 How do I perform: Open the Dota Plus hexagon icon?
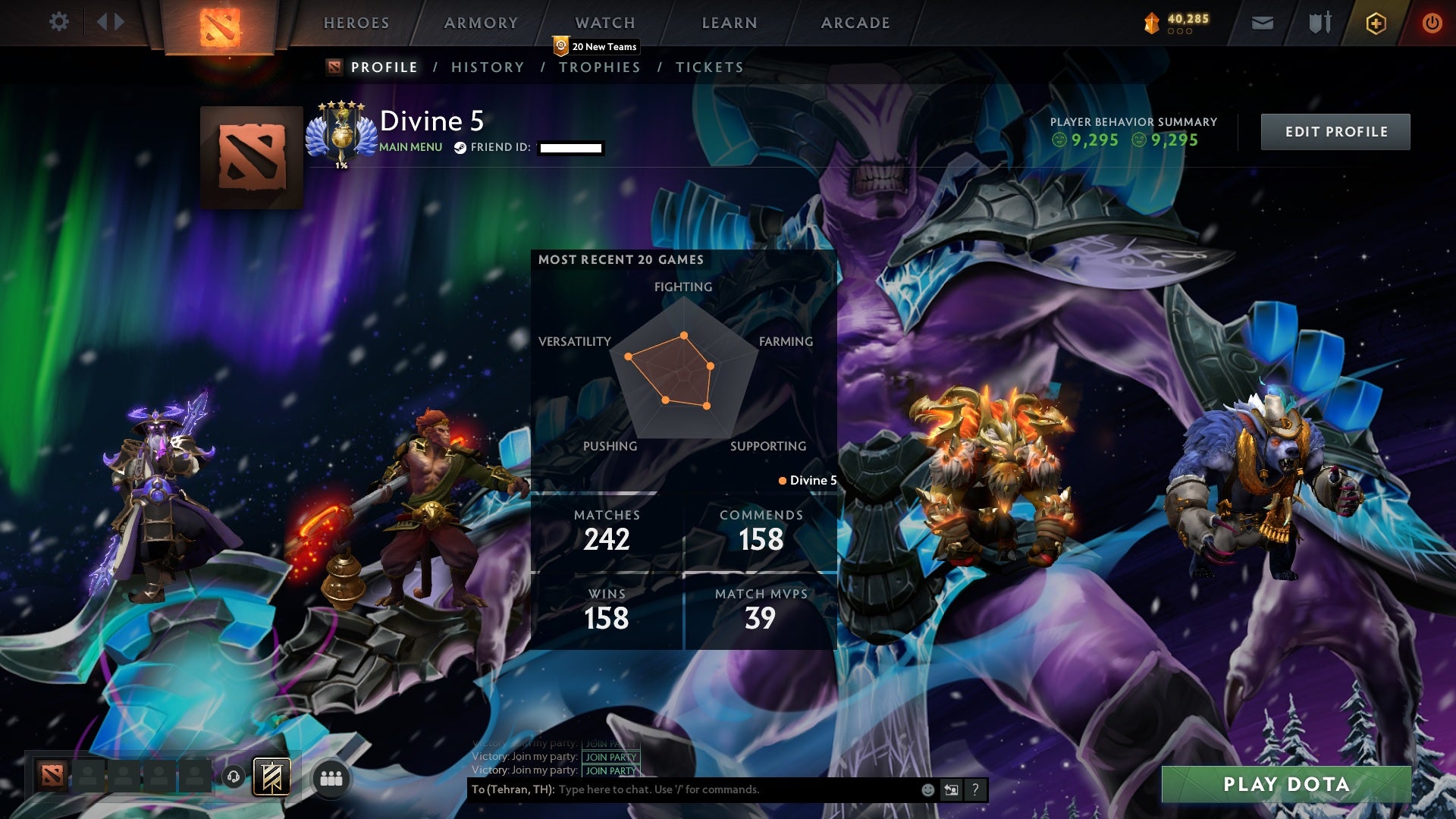[x=1376, y=23]
